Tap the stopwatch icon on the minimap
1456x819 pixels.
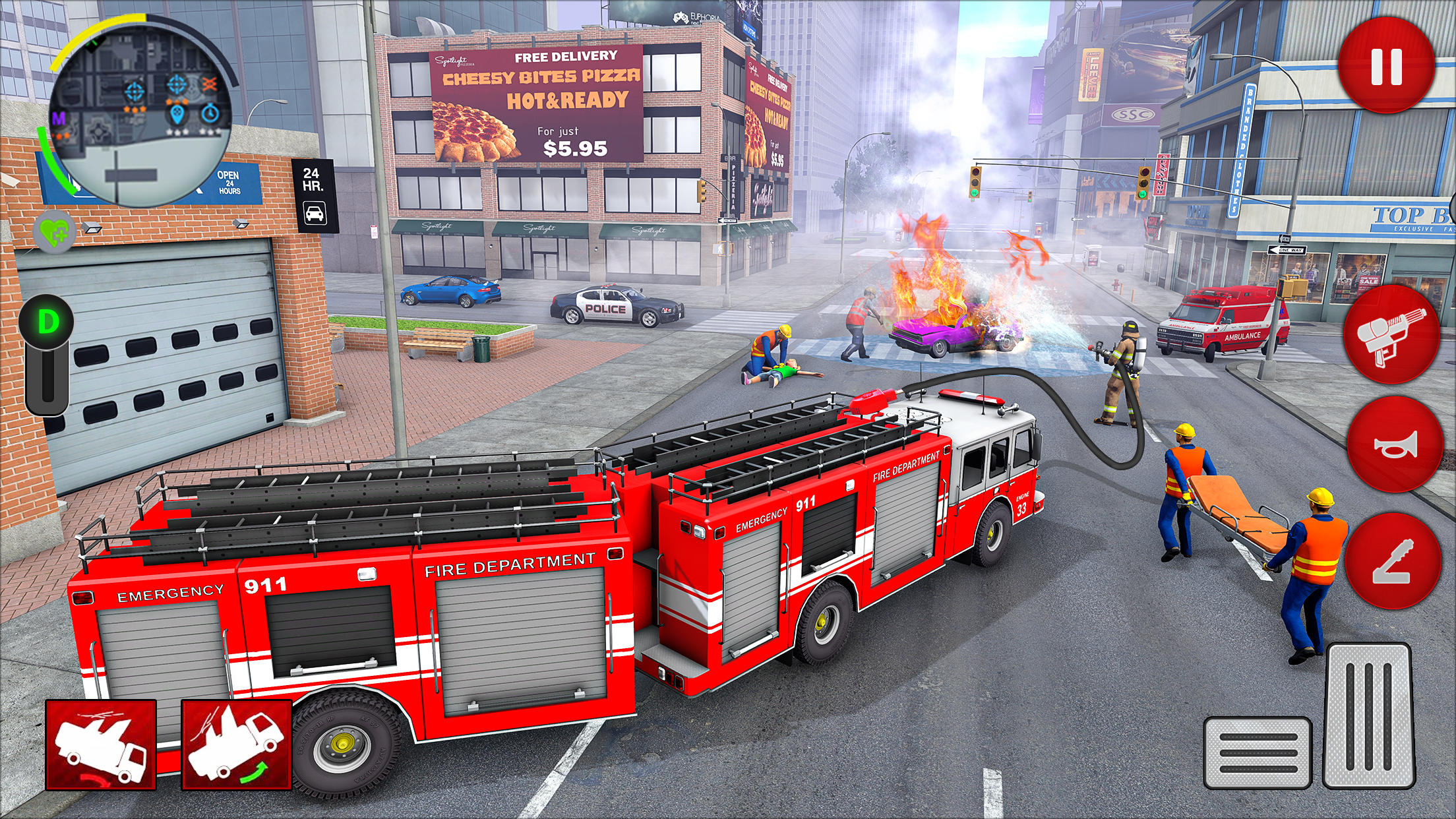pyautogui.click(x=210, y=113)
